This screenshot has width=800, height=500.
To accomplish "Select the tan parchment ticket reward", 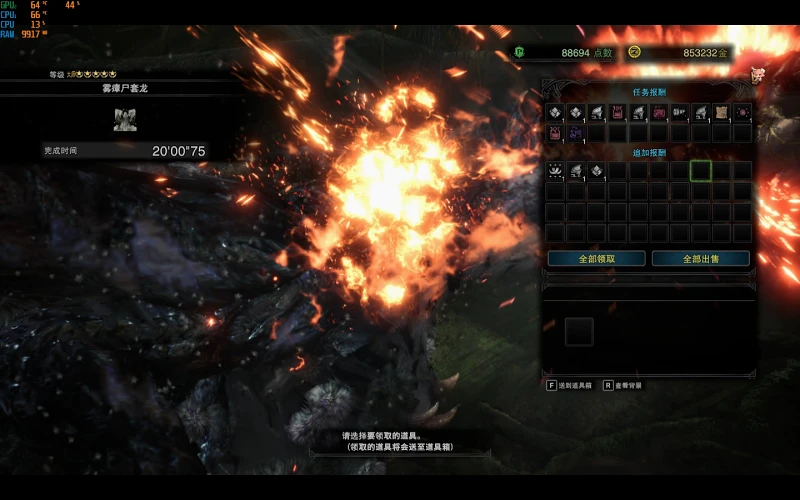I will click(721, 113).
